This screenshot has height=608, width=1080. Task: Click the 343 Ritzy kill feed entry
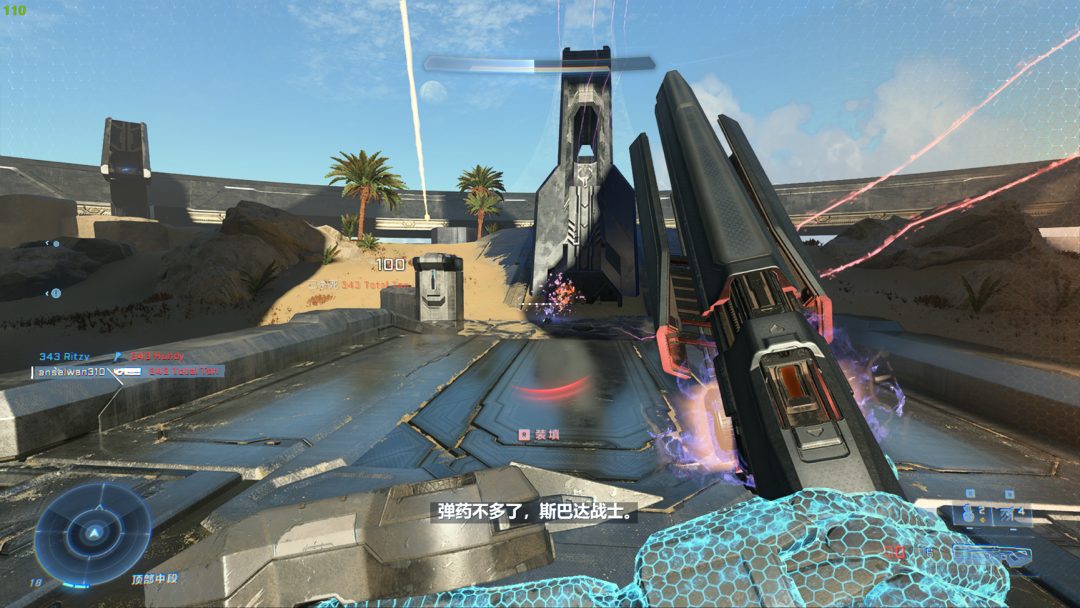click(65, 356)
